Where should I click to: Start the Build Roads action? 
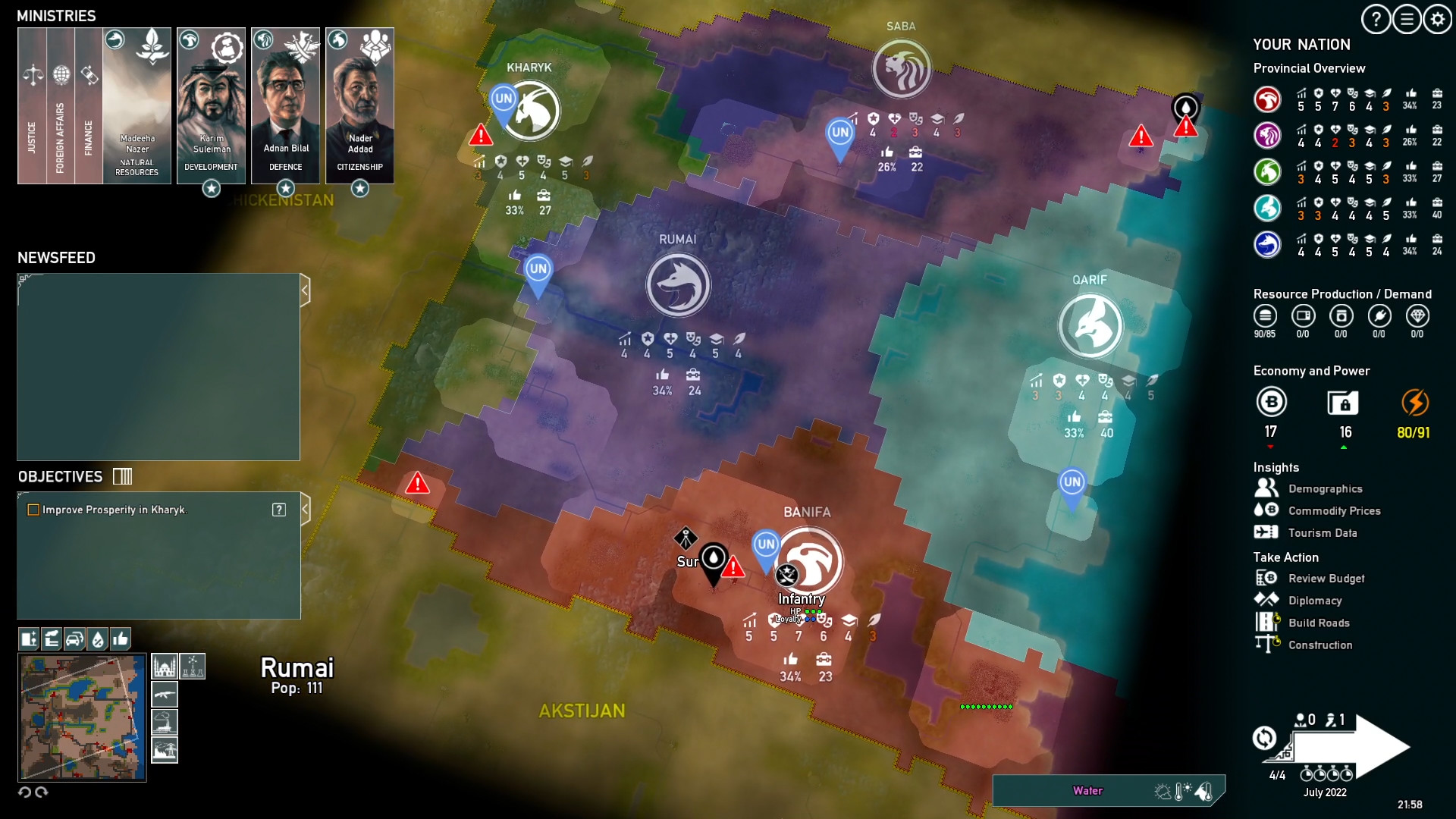tap(1319, 623)
